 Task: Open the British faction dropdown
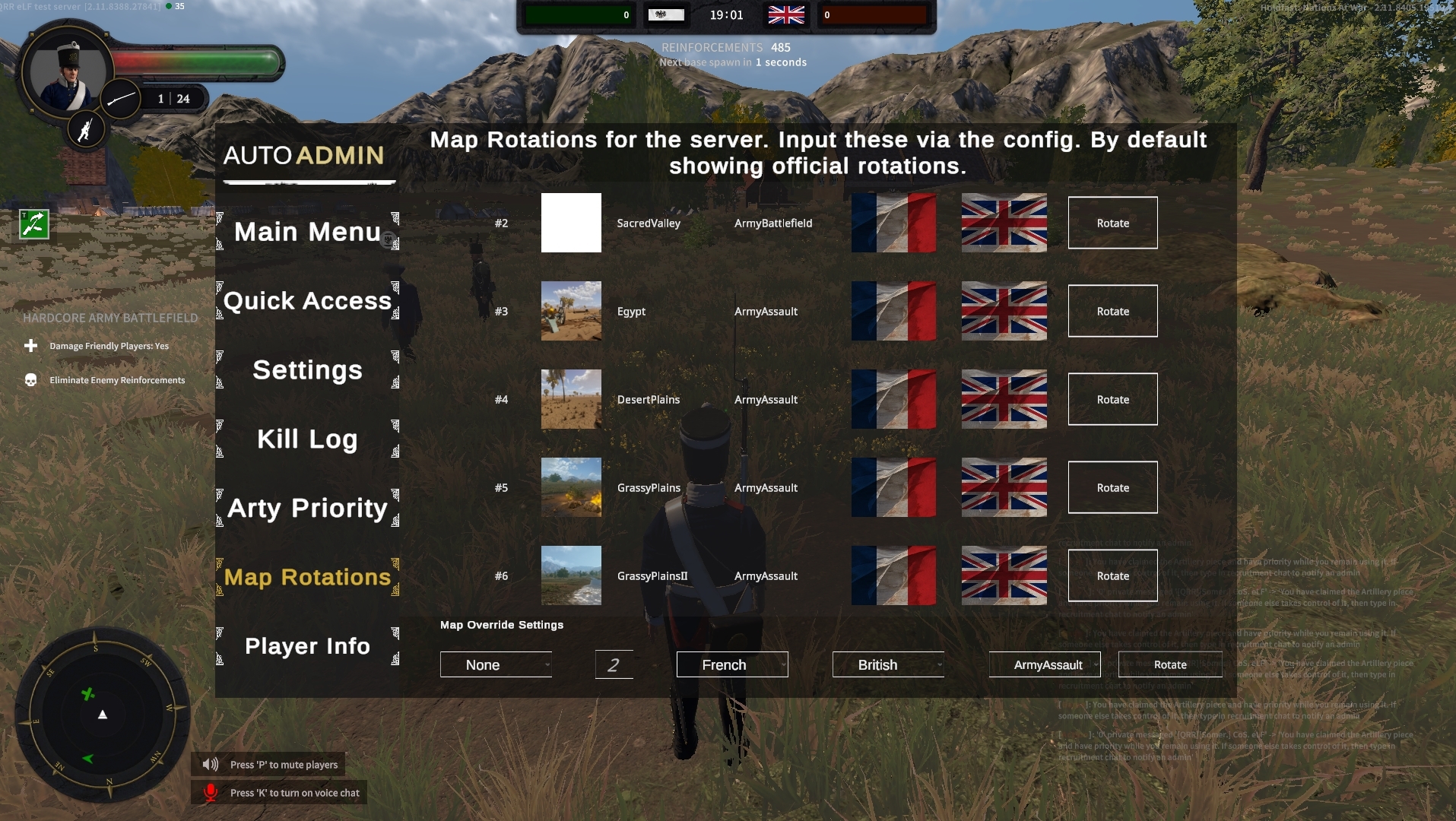(x=888, y=665)
